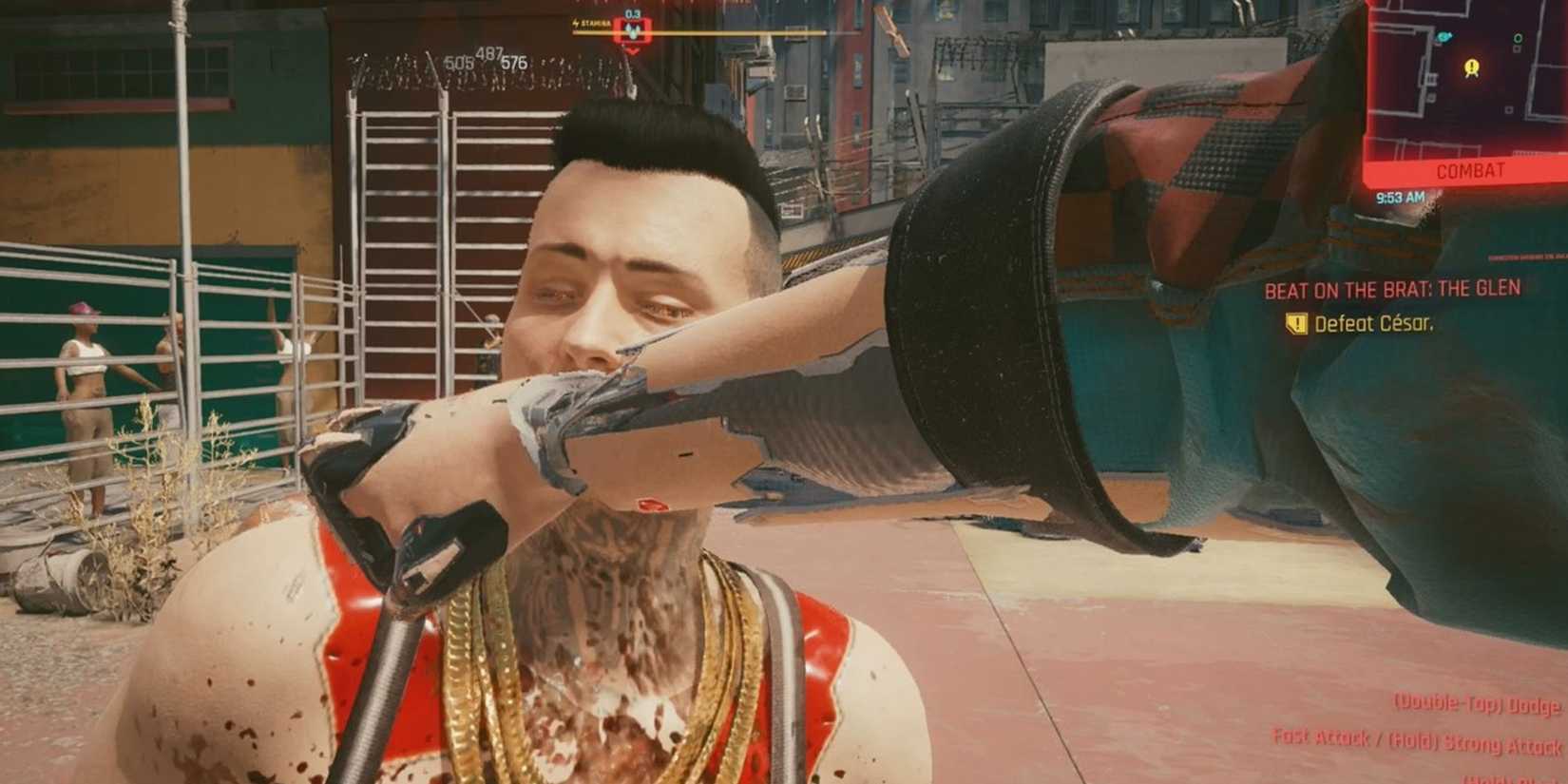This screenshot has width=1568, height=784.
Task: Click the yellow quest marker on the minimap
Action: point(1472,67)
